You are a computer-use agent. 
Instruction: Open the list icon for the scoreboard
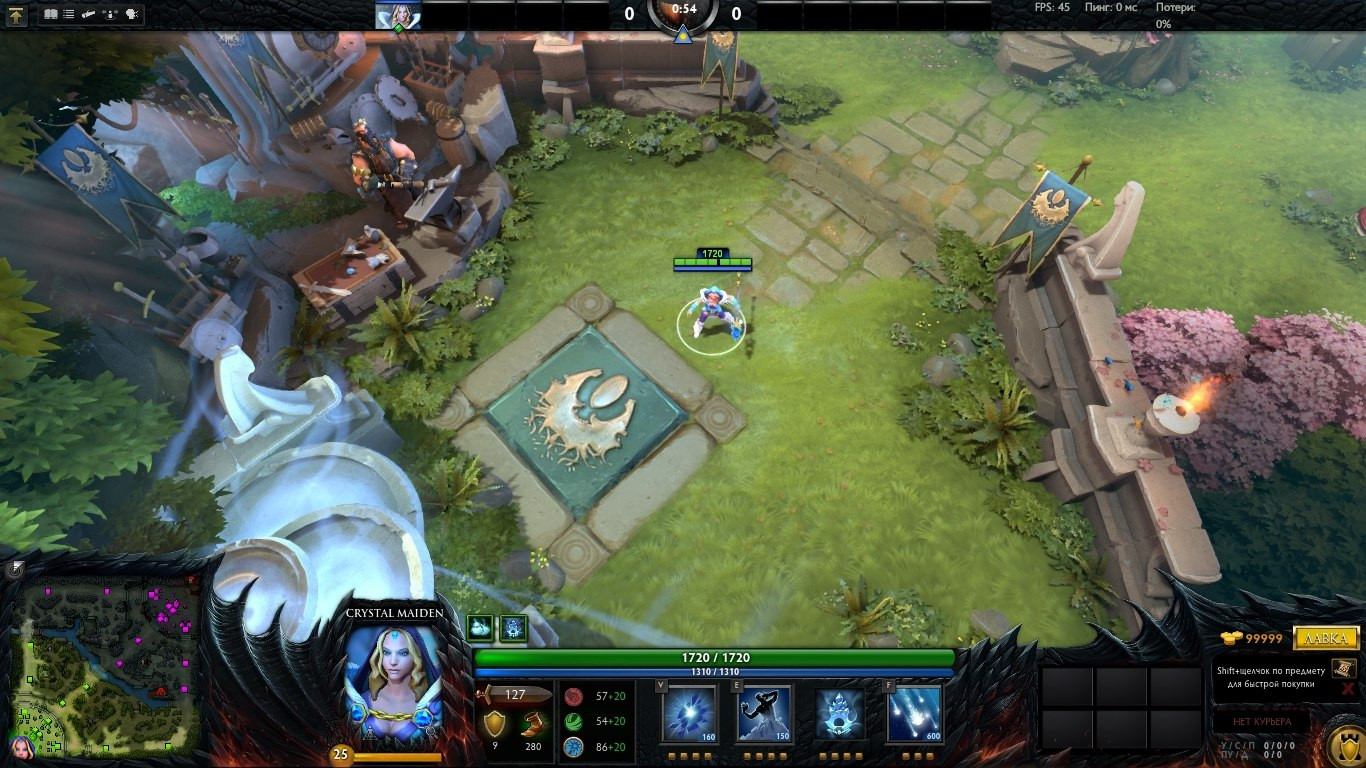pyautogui.click(x=68, y=15)
